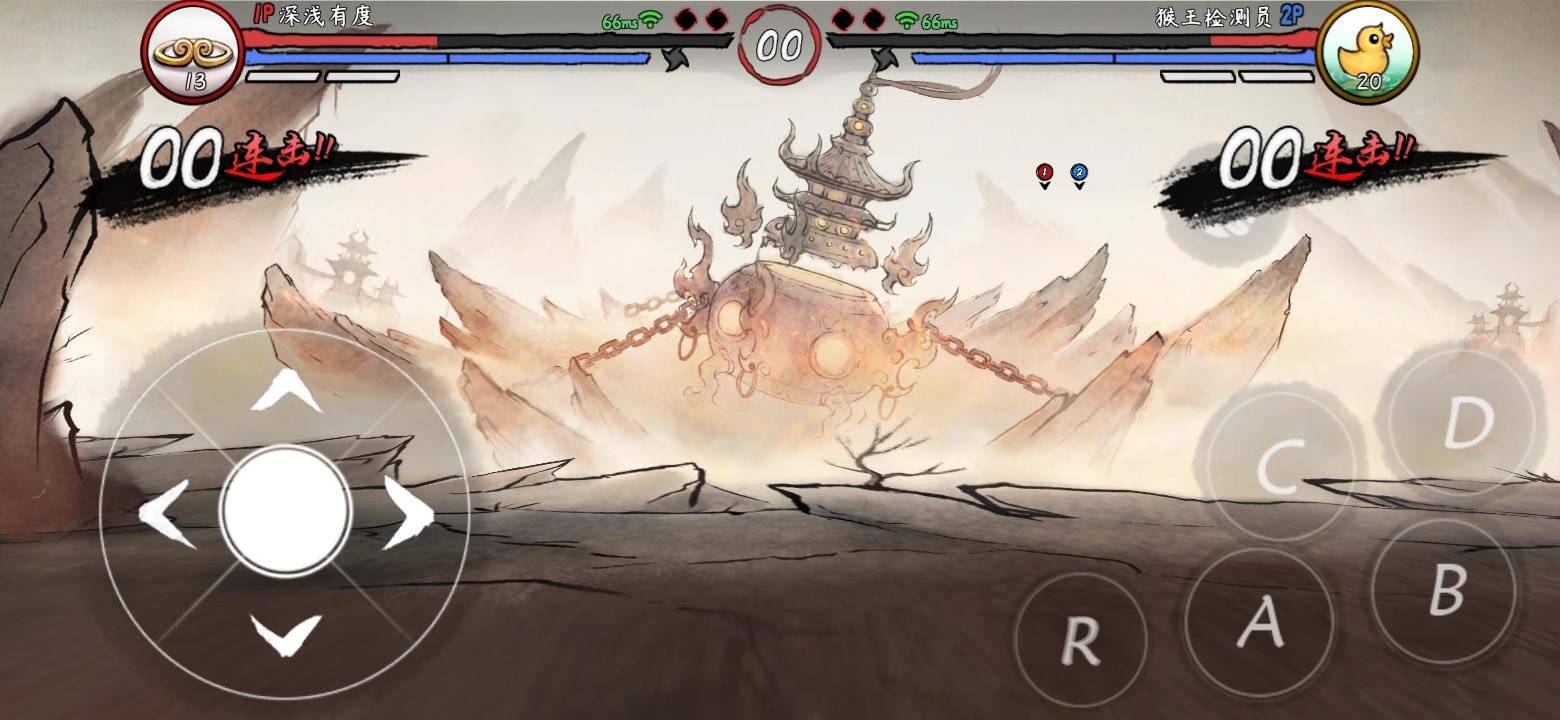Tap the 66ms ping indicator near 2P
The image size is (1560, 720).
click(x=933, y=20)
